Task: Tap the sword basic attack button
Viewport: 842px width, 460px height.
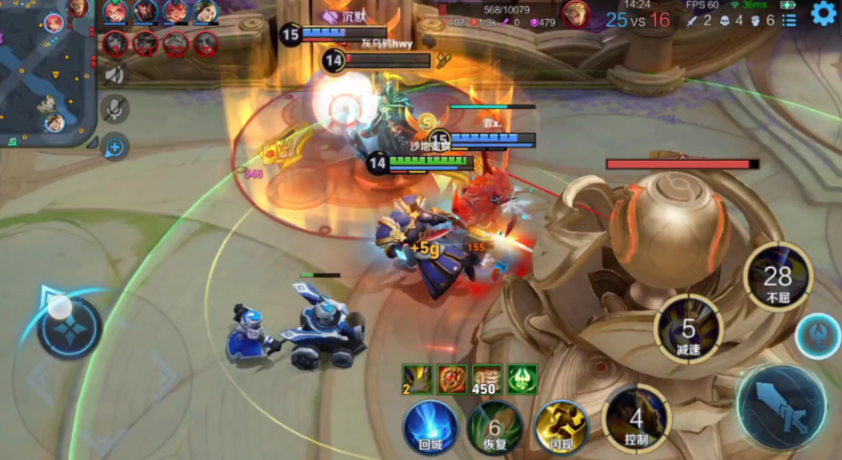Action: pyautogui.click(x=781, y=407)
